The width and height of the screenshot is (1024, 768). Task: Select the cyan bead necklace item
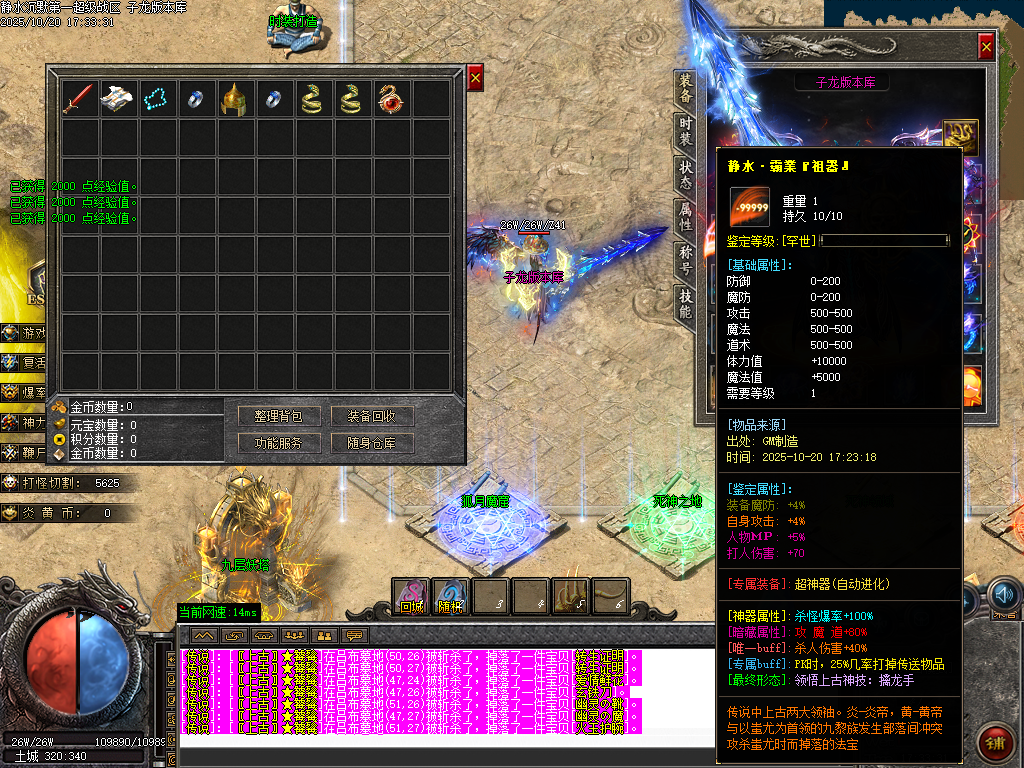157,98
